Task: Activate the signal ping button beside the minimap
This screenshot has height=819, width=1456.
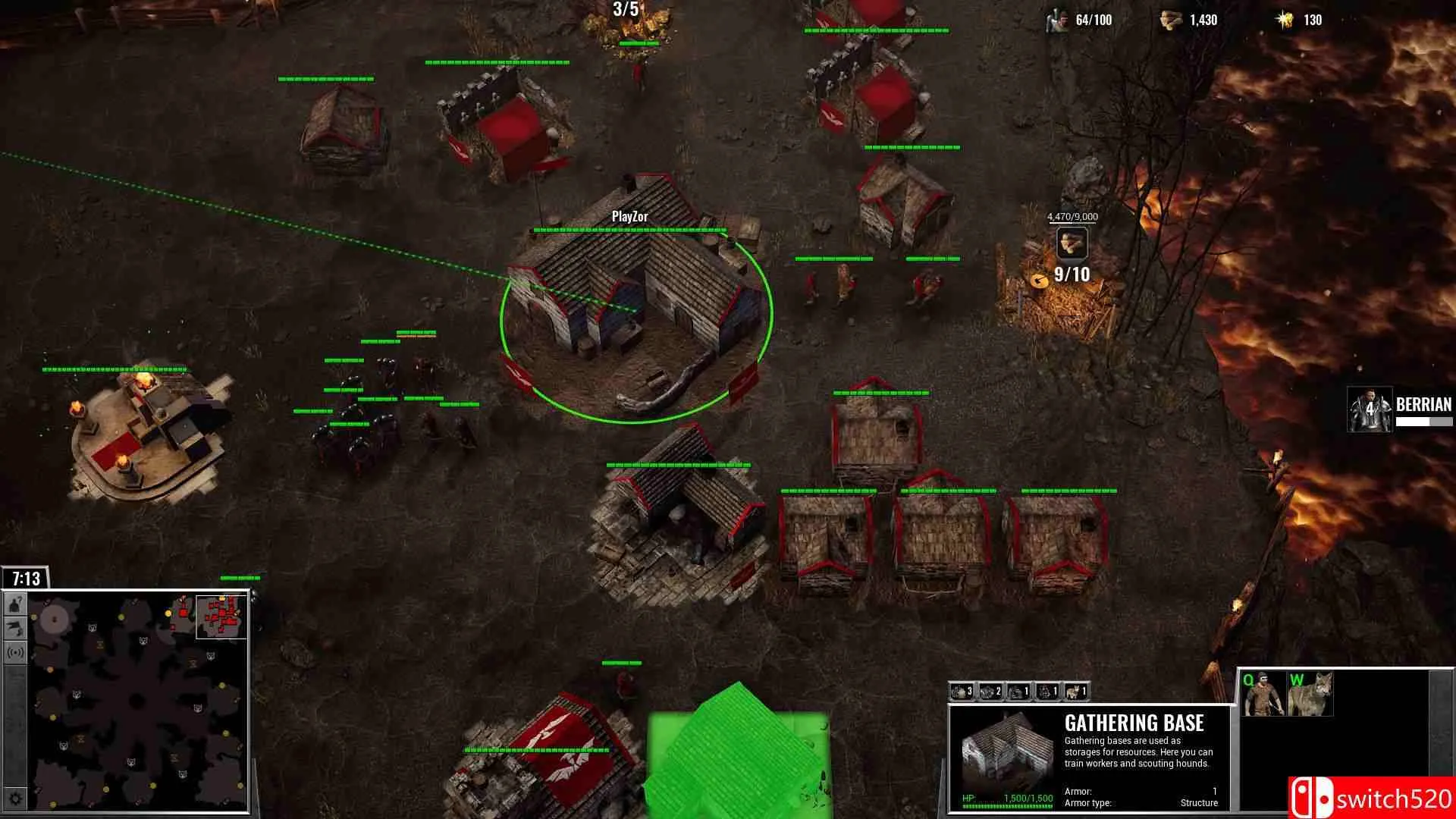Action: (16, 652)
